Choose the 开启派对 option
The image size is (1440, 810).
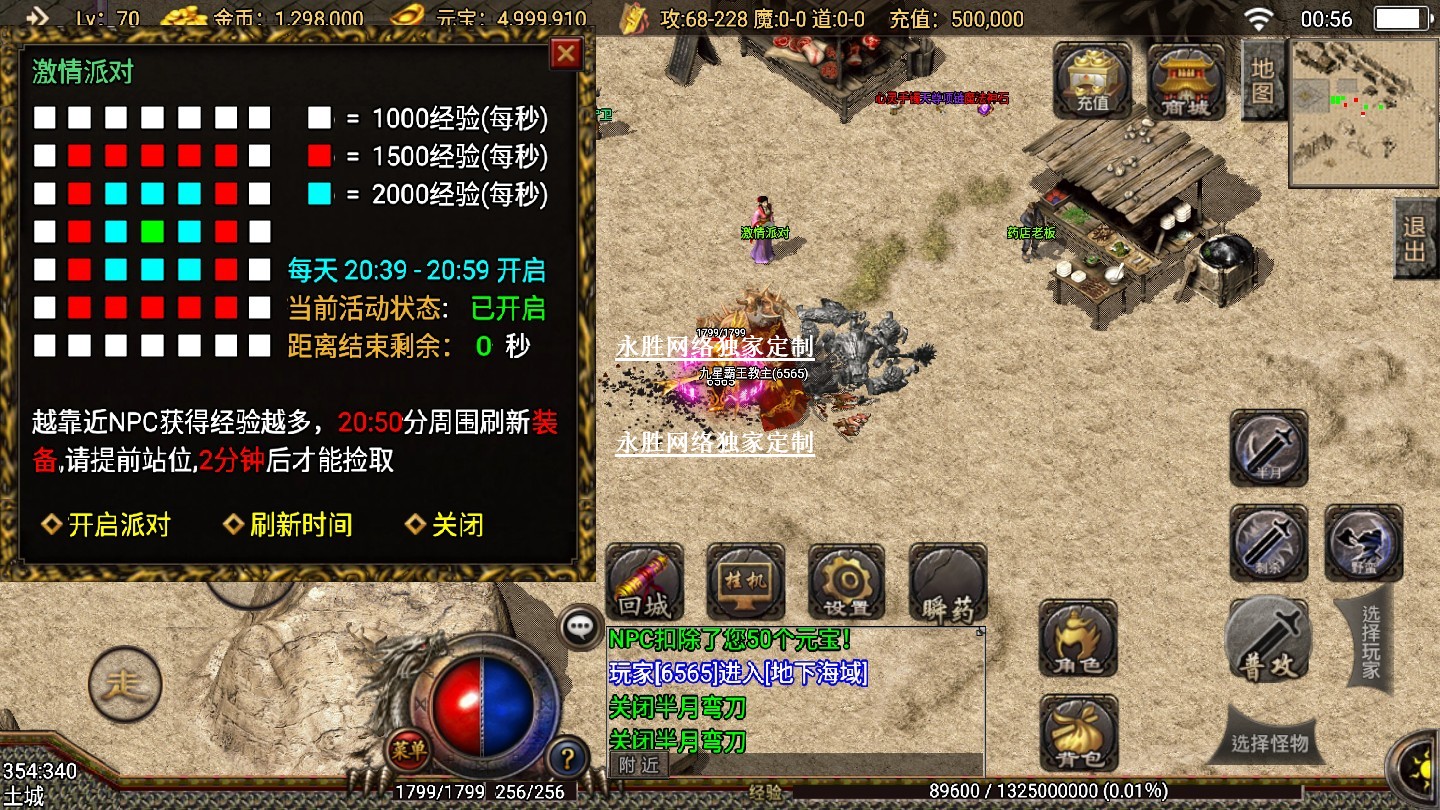click(x=107, y=524)
